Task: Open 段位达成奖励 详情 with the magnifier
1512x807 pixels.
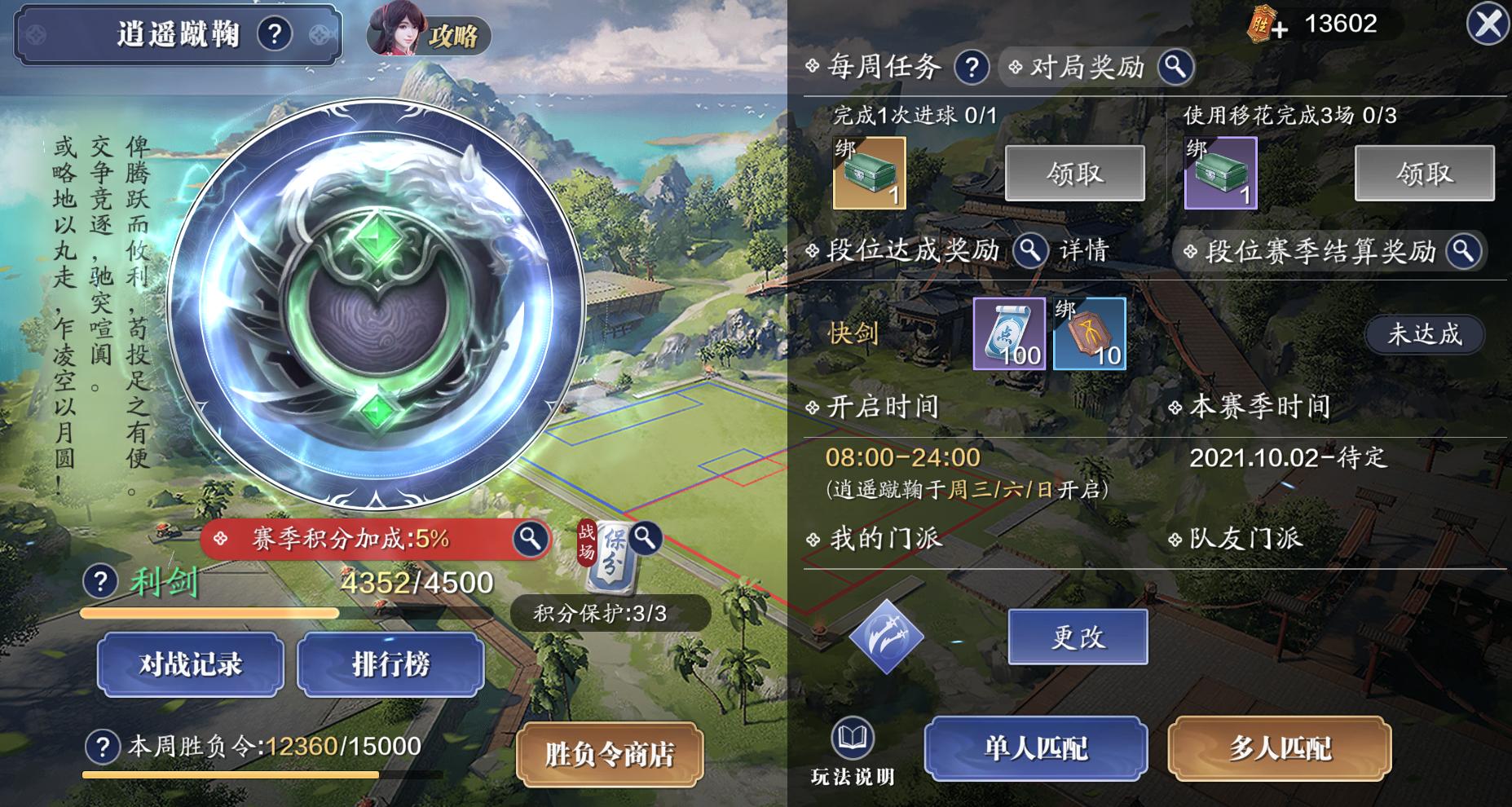Action: [1029, 252]
